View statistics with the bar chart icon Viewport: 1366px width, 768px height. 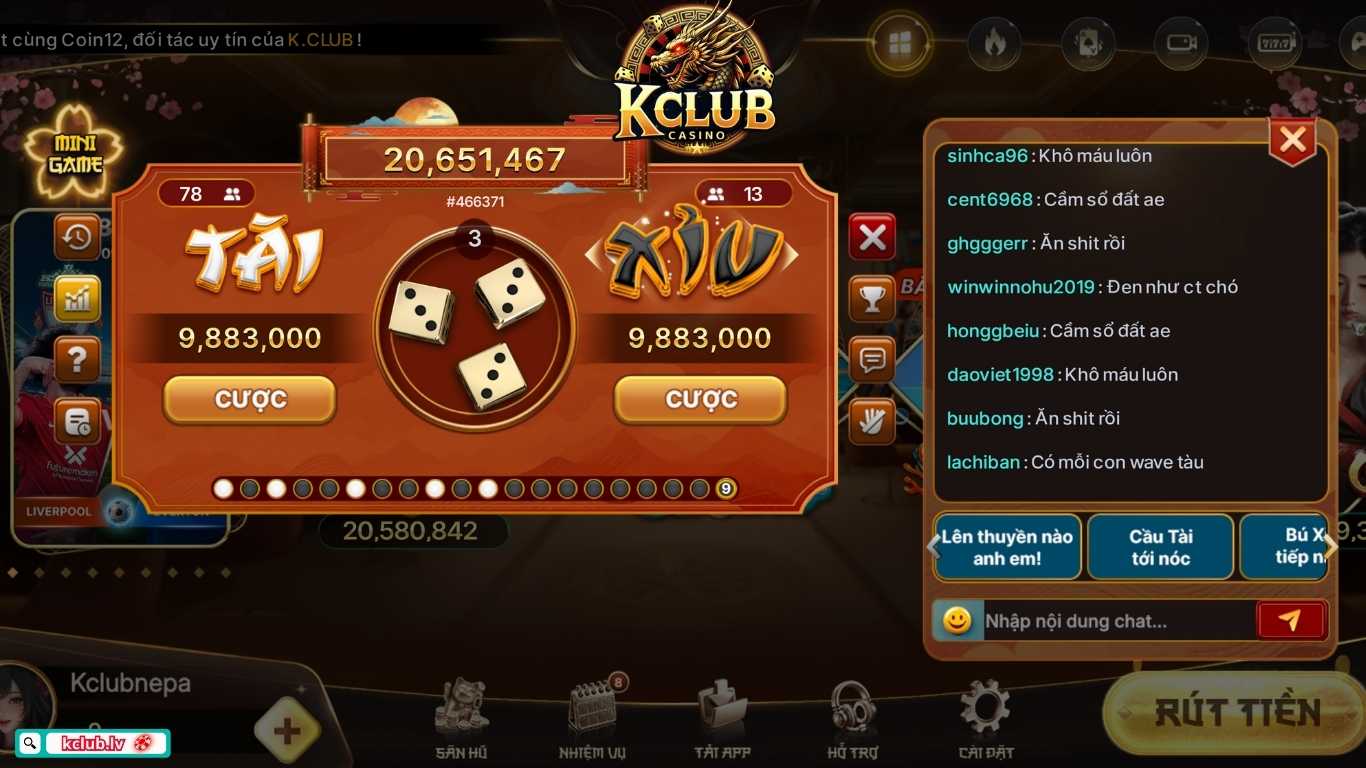click(x=77, y=298)
